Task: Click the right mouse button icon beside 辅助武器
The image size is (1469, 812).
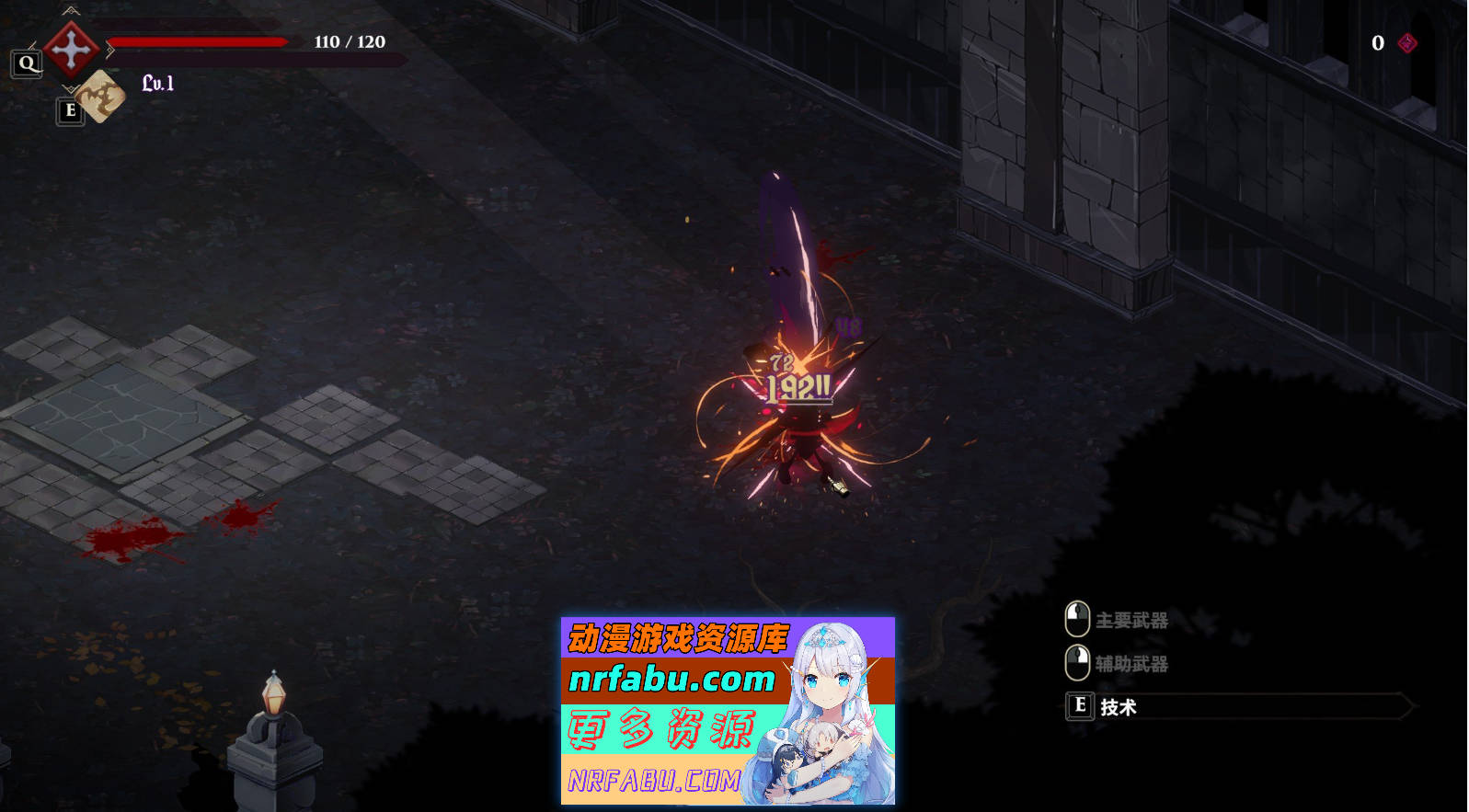Action: [1076, 663]
